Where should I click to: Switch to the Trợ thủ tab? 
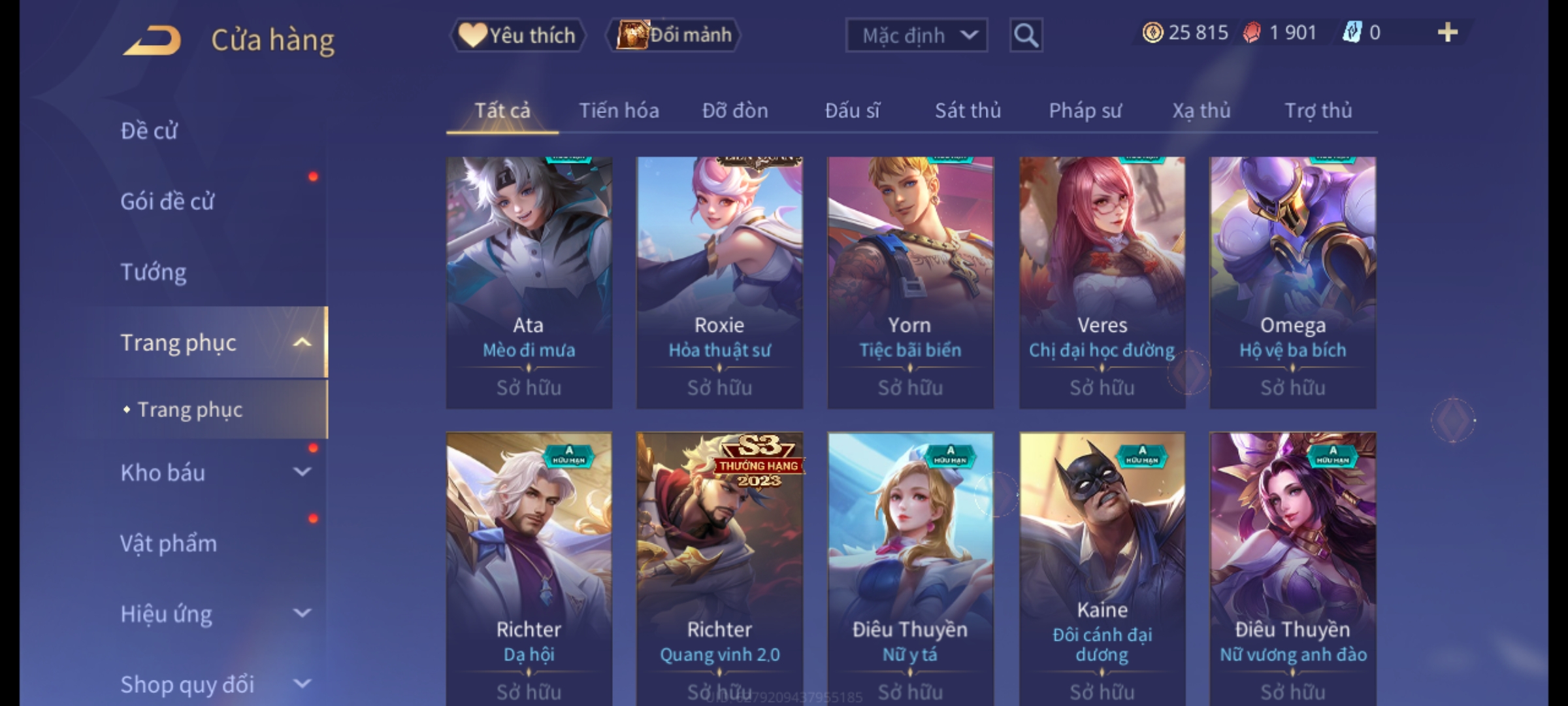[1318, 110]
